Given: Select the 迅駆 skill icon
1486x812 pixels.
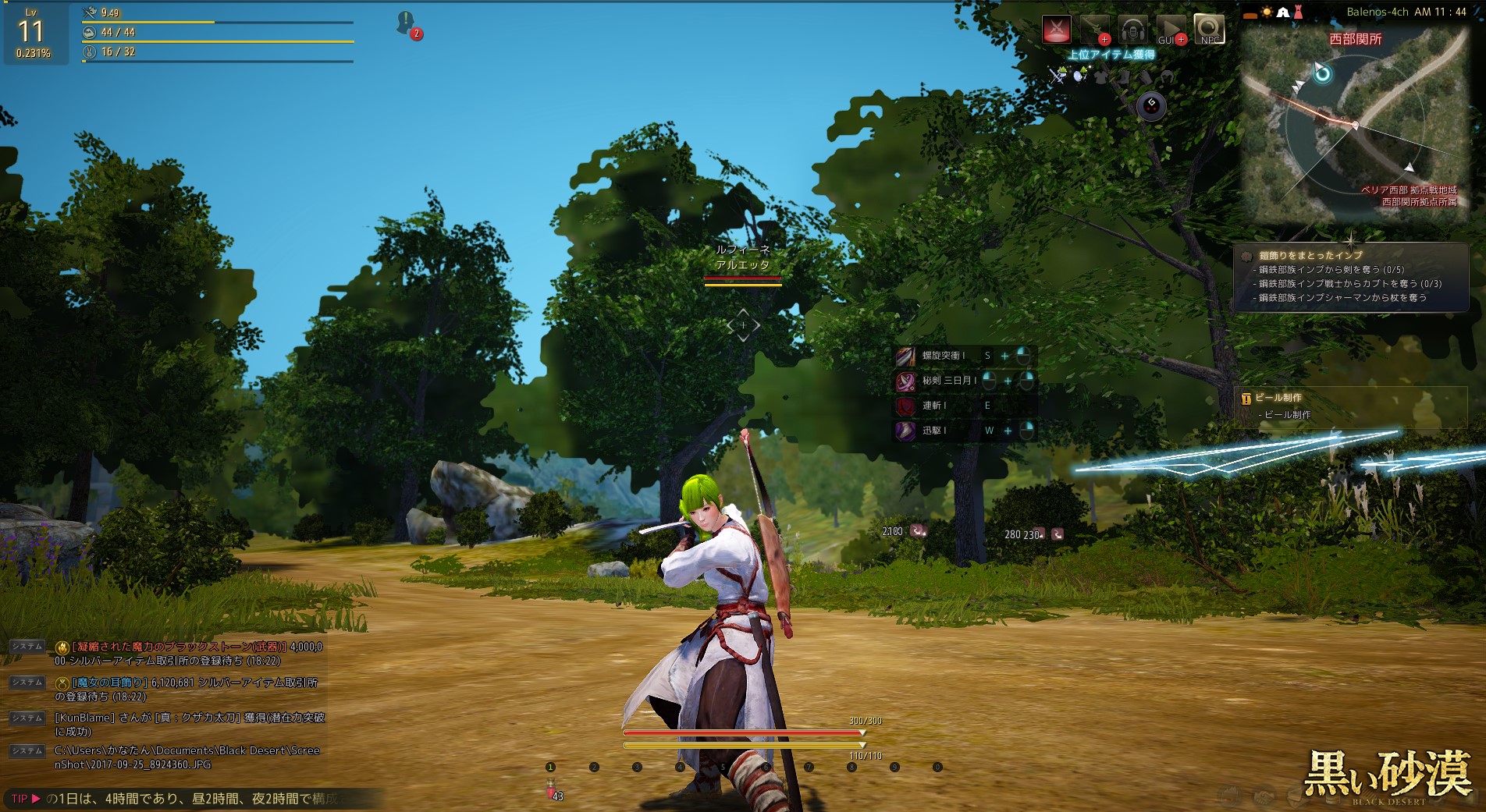Looking at the screenshot, I should [905, 431].
